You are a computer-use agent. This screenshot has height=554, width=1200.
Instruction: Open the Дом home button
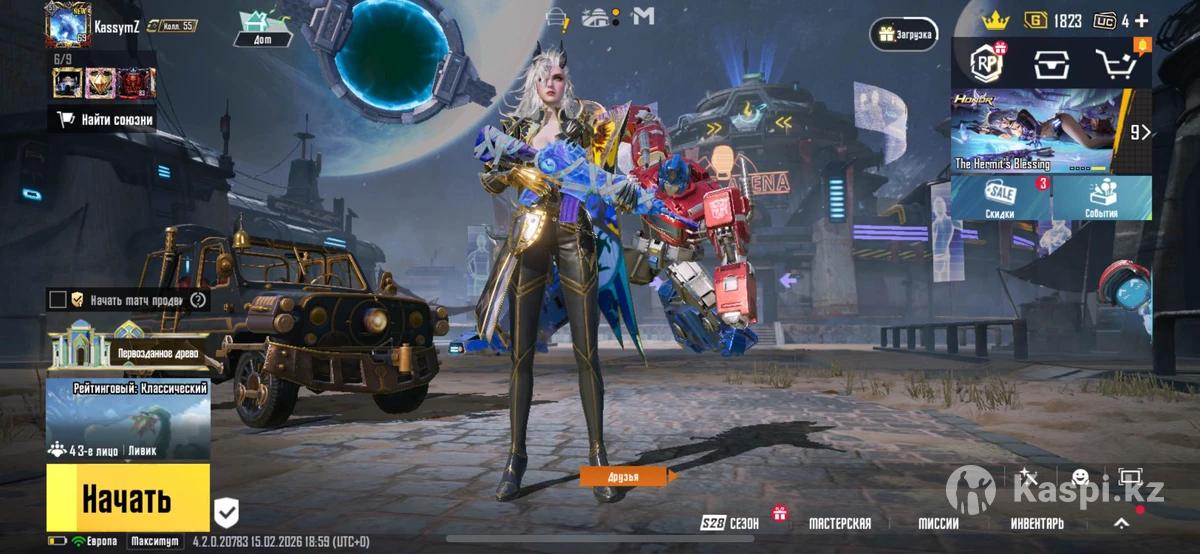pyautogui.click(x=262, y=29)
